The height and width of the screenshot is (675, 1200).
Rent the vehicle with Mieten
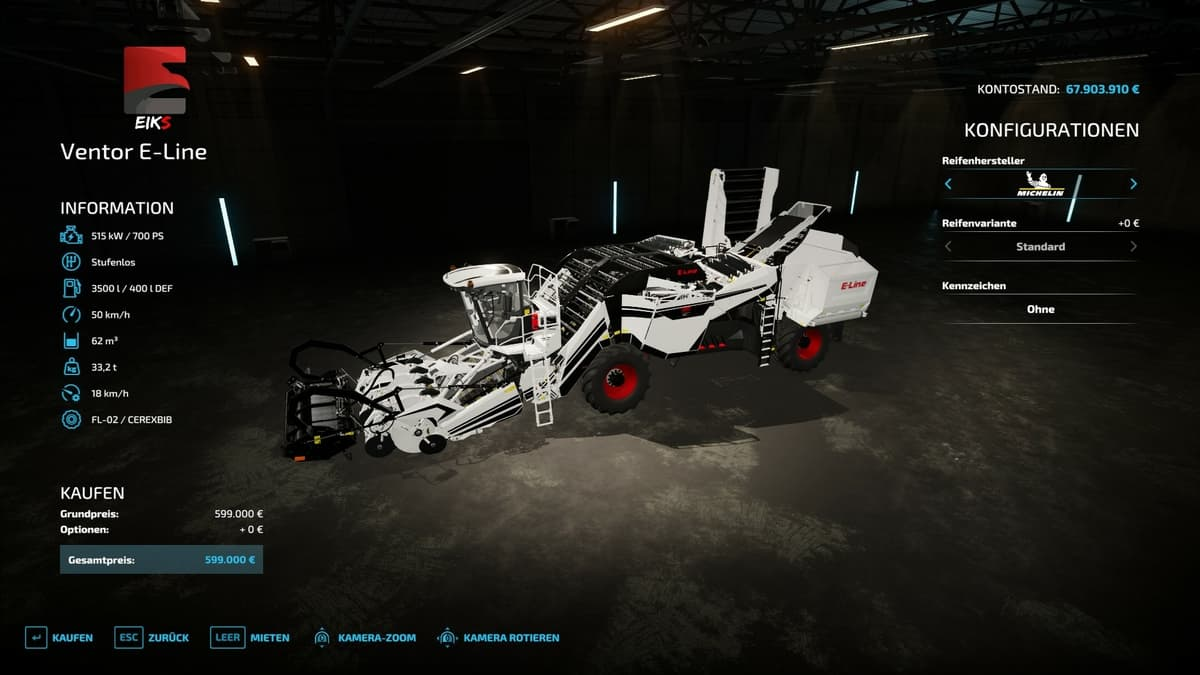250,637
